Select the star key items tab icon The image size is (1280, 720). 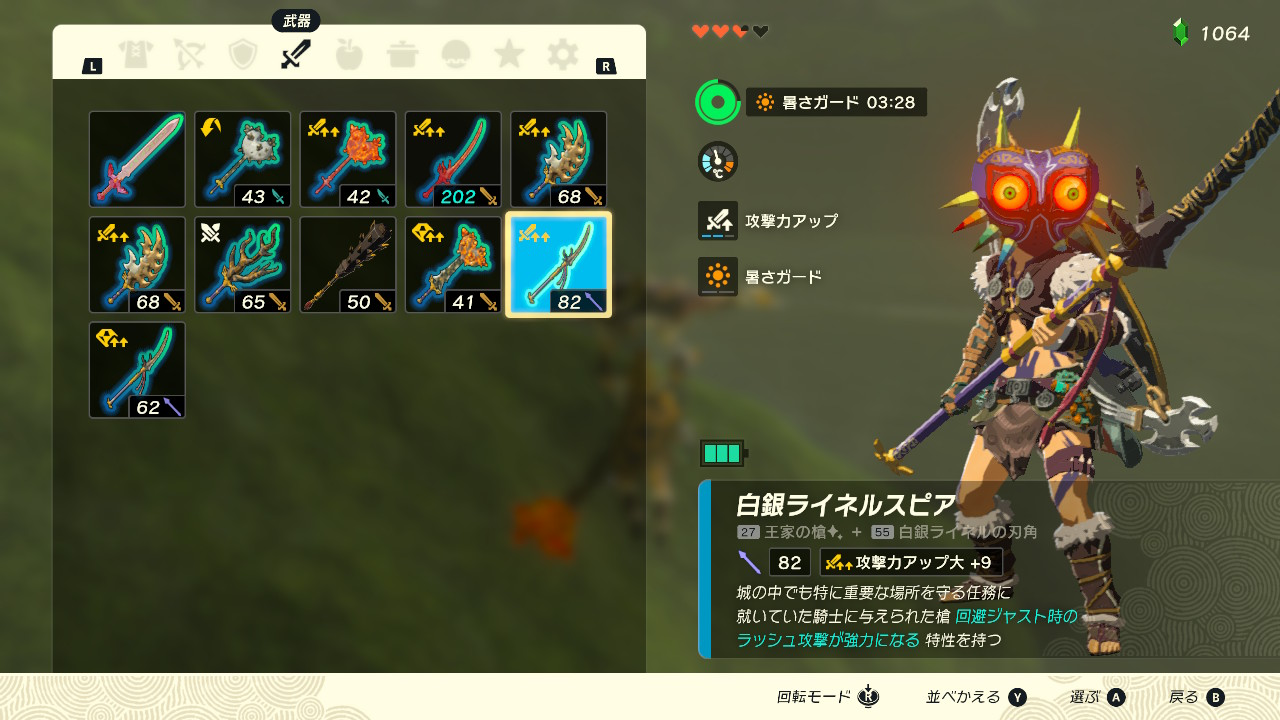[x=509, y=55]
